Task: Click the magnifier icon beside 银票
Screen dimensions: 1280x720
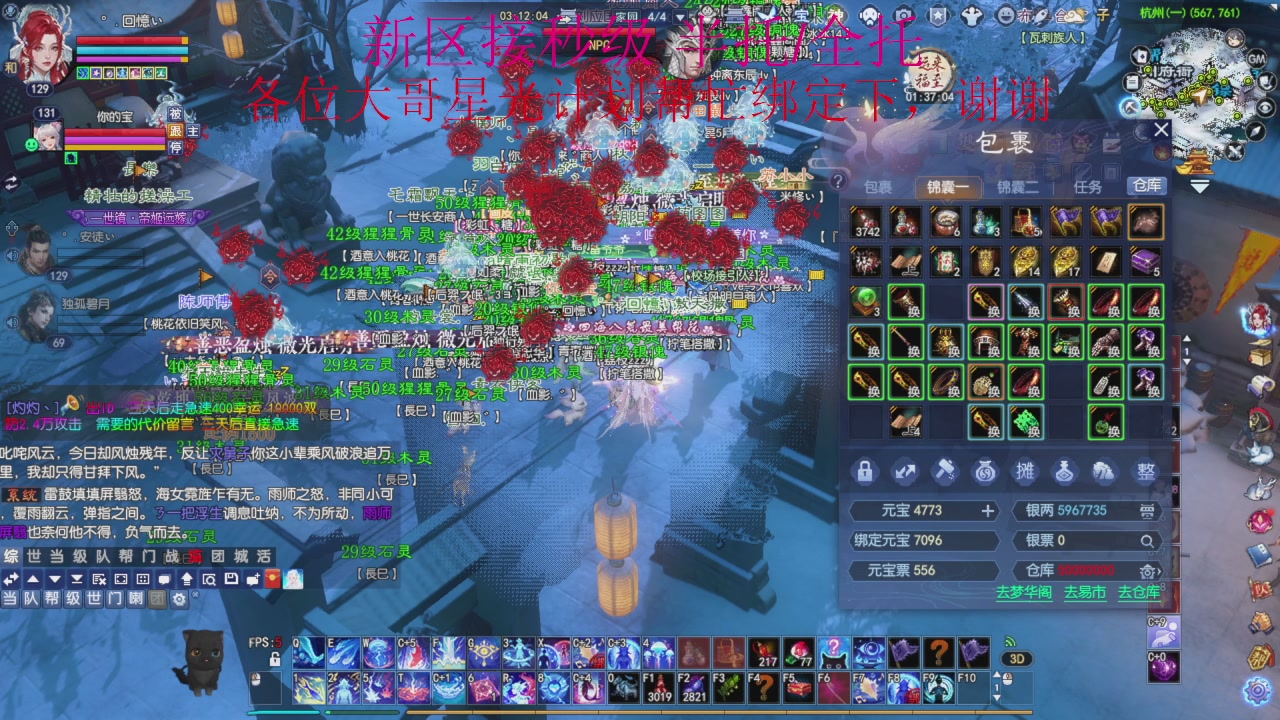Action: pyautogui.click(x=1148, y=542)
